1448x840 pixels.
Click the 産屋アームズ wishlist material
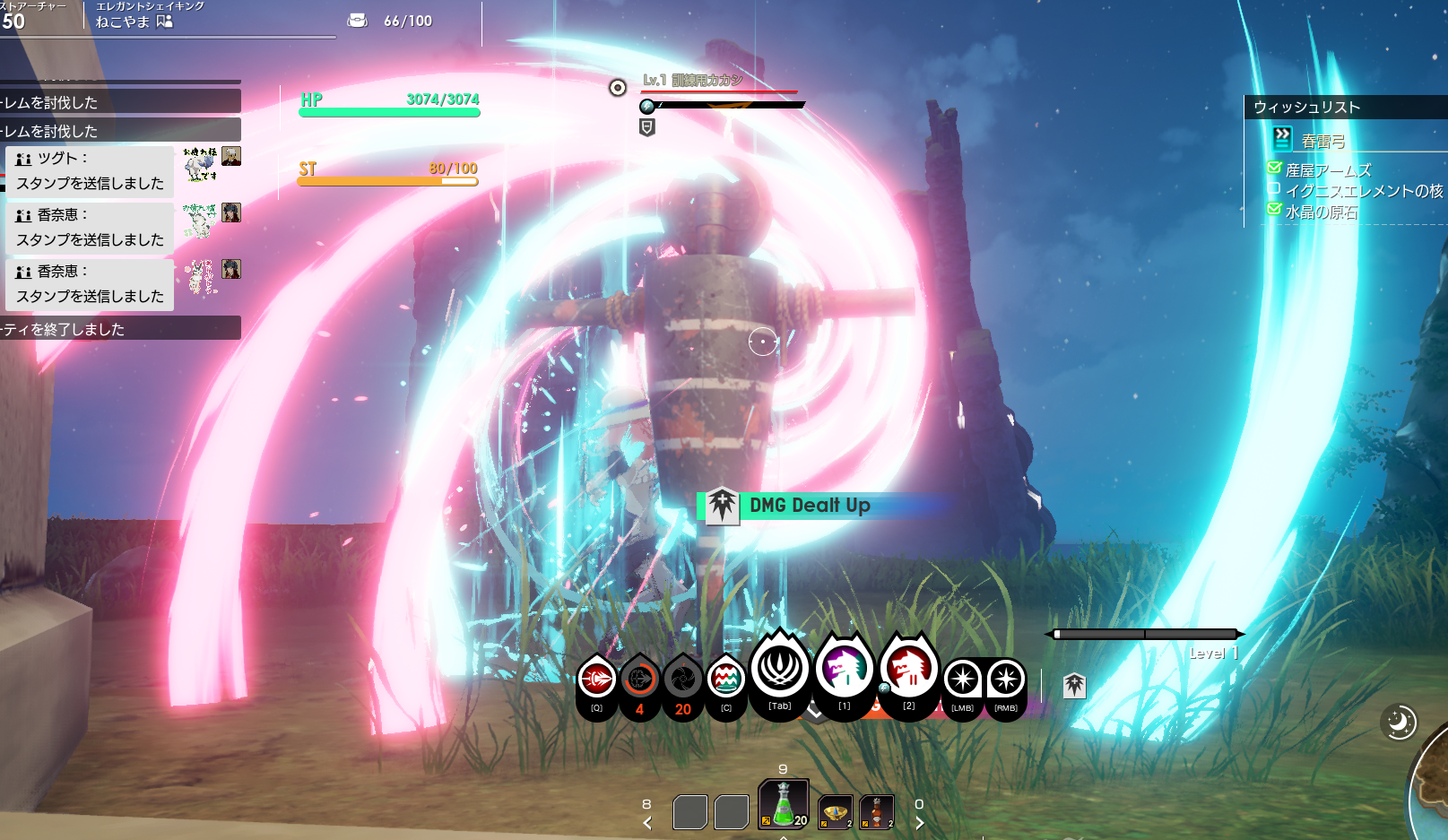(1328, 170)
